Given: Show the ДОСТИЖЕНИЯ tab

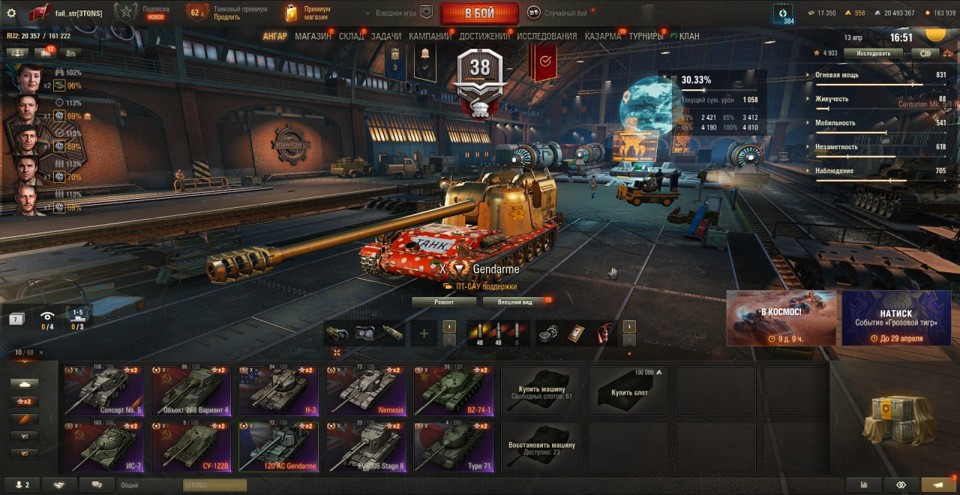Looking at the screenshot, I should [484, 36].
